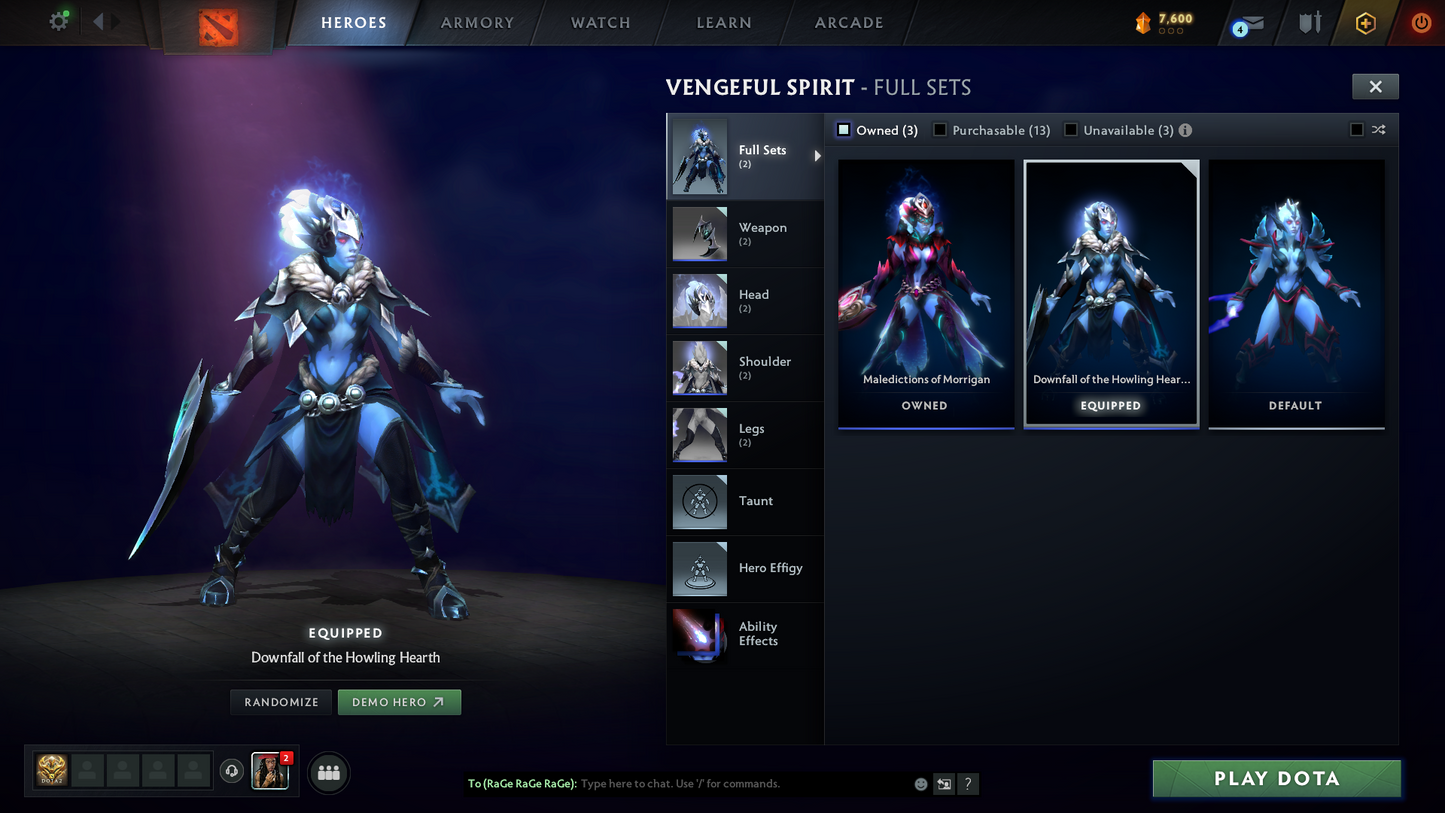Open Dota Plus subscription via gold hexagon icon

pos(1366,23)
